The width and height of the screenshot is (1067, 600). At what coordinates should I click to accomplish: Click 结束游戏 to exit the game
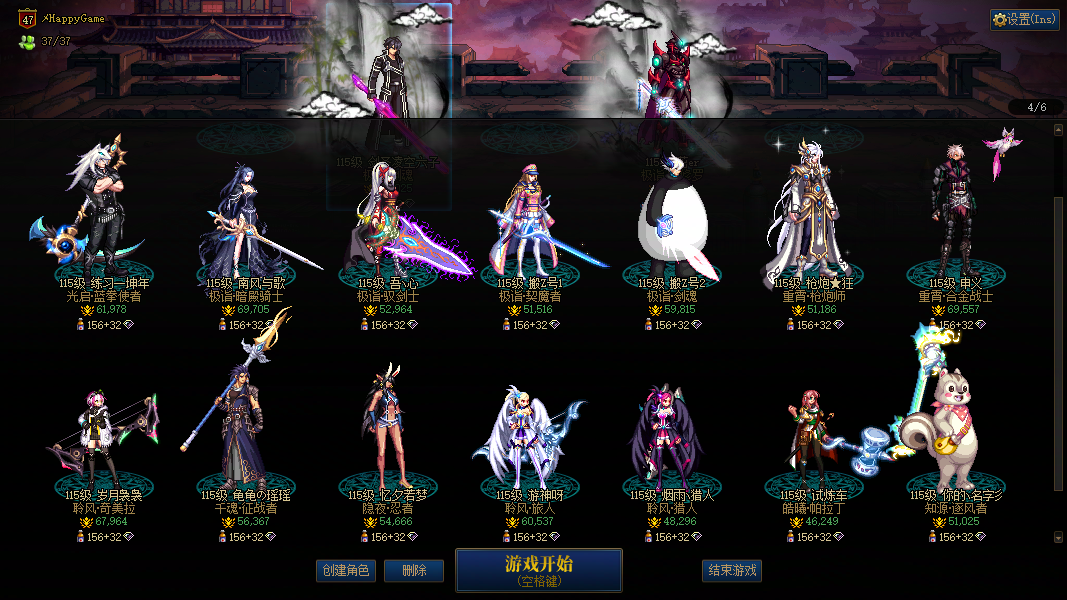tap(732, 571)
